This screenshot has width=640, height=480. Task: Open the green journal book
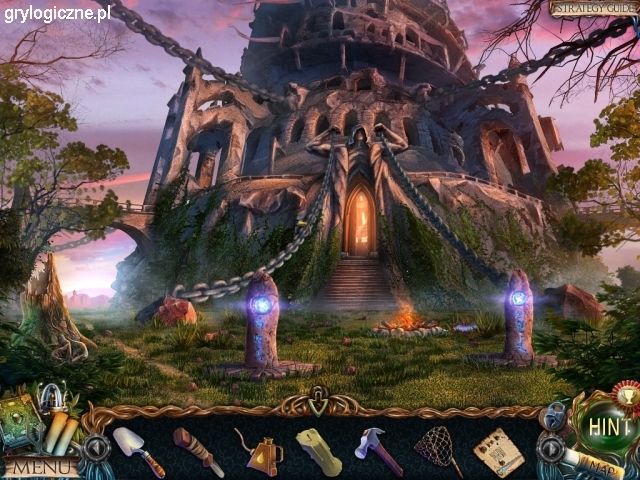tap(21, 421)
